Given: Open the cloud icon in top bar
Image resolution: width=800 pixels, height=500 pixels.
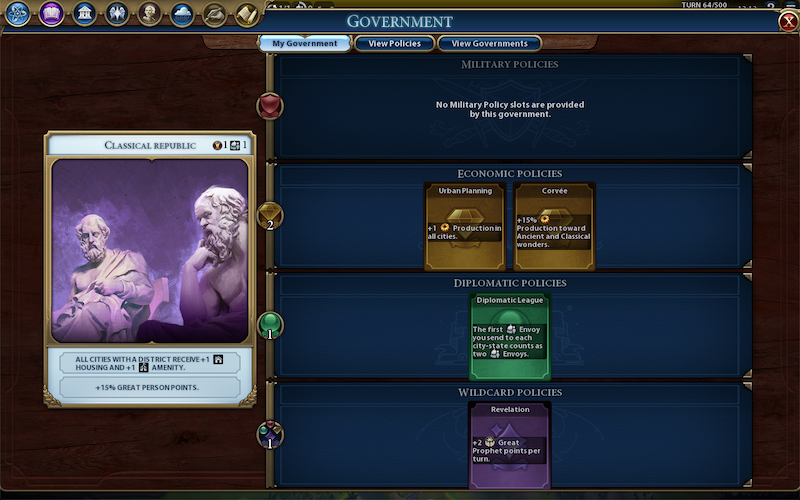Looking at the screenshot, I should (x=183, y=14).
